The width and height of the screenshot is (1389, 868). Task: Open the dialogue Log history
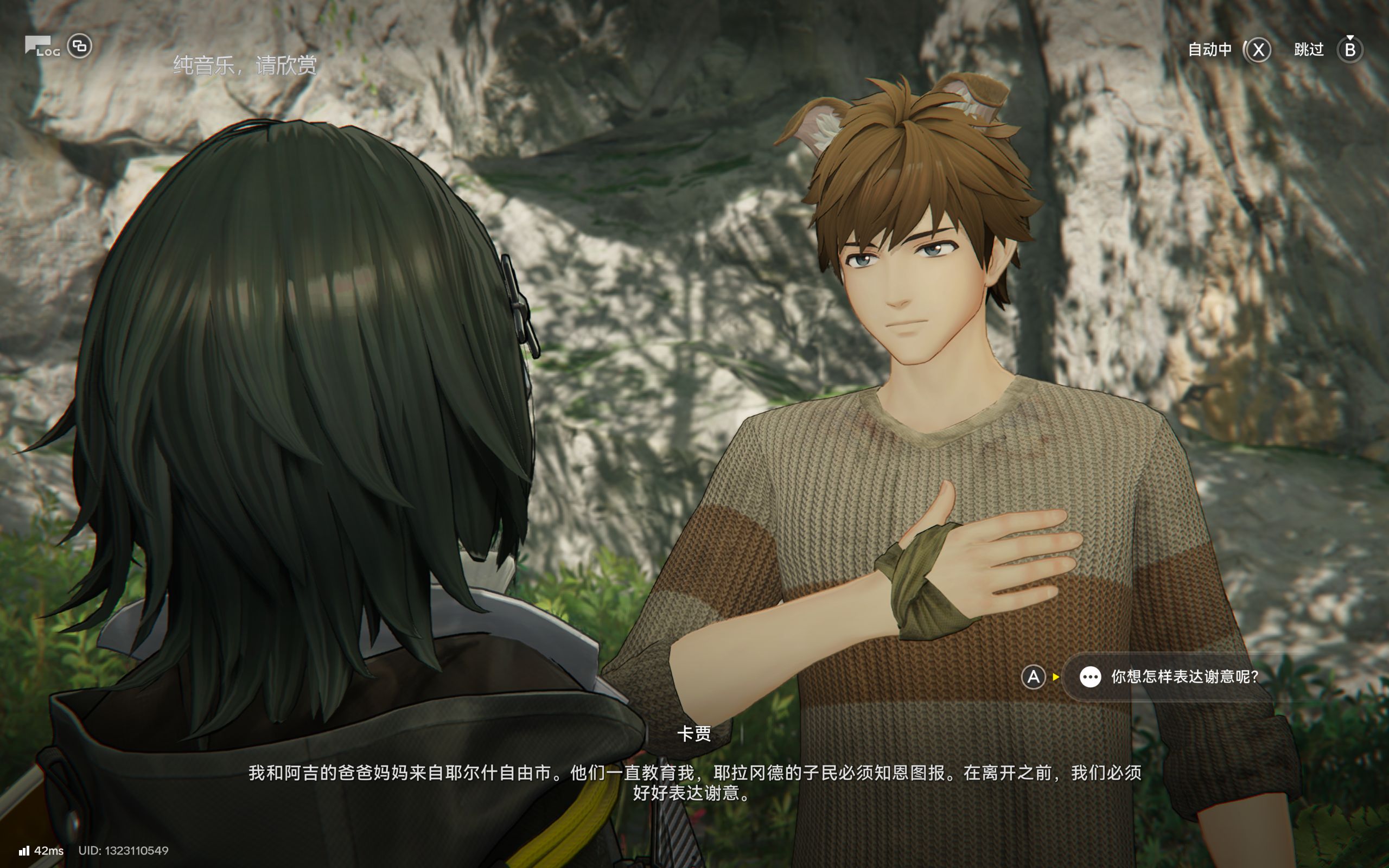42,47
